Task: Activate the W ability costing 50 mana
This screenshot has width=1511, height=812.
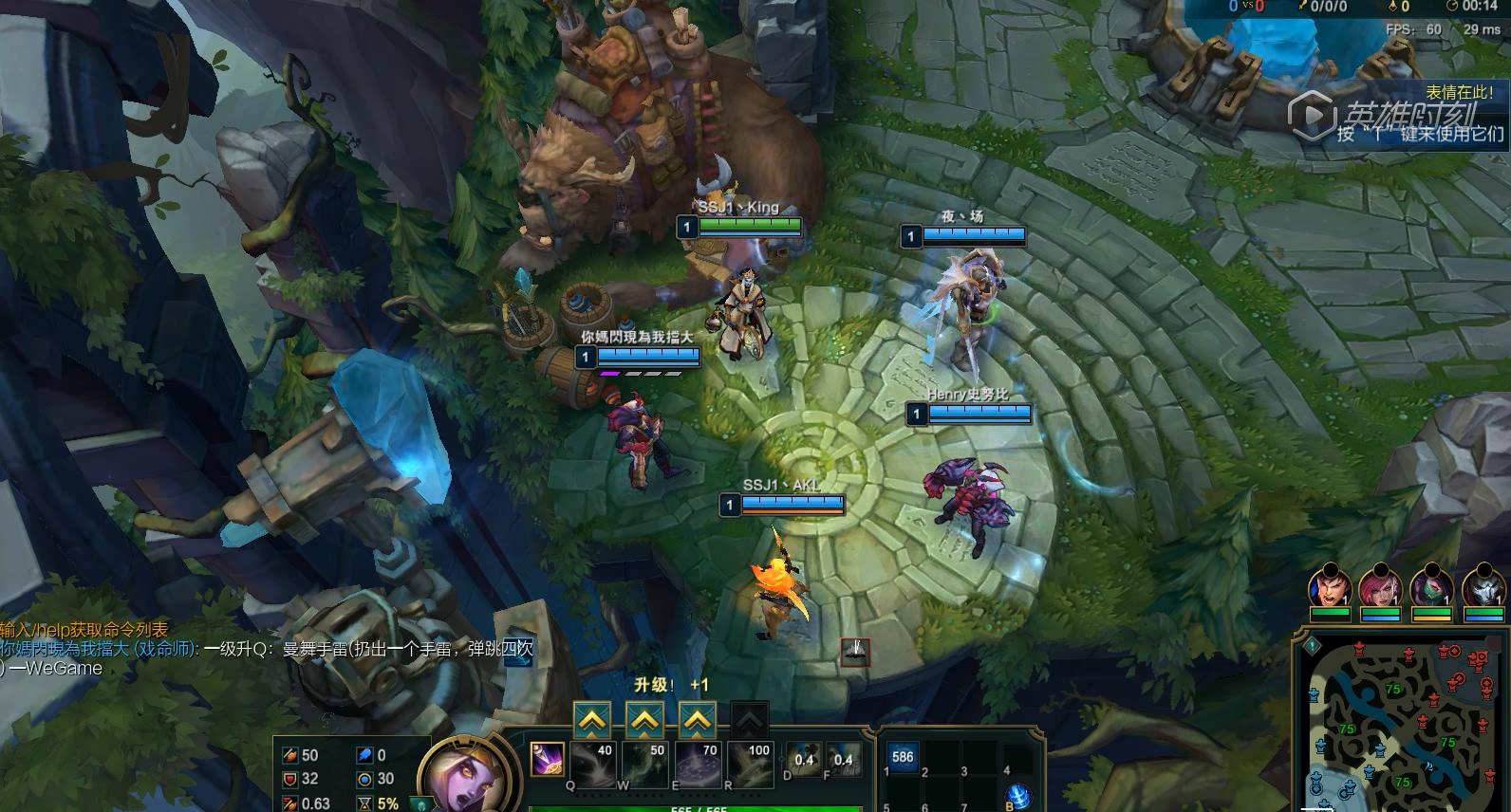Action: point(645,765)
